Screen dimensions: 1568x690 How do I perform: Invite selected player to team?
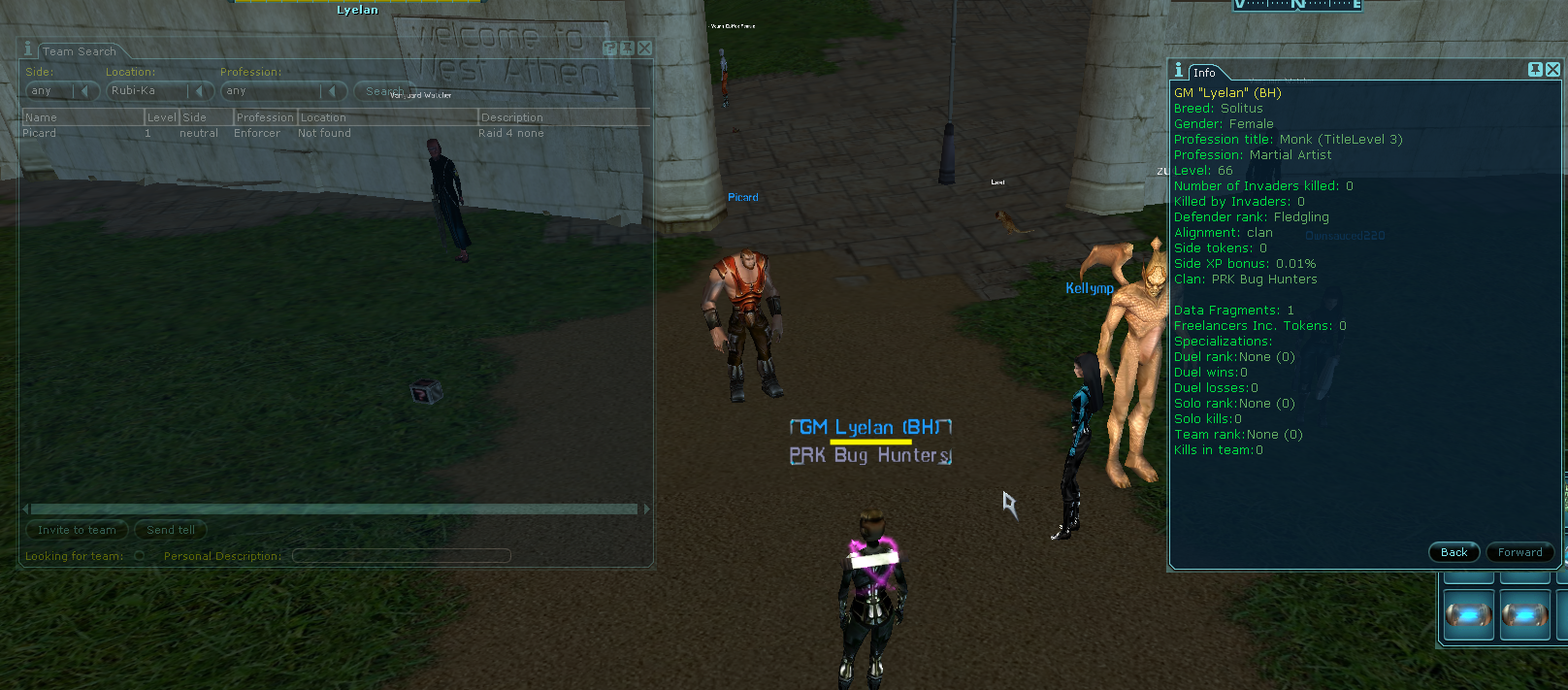(x=77, y=530)
